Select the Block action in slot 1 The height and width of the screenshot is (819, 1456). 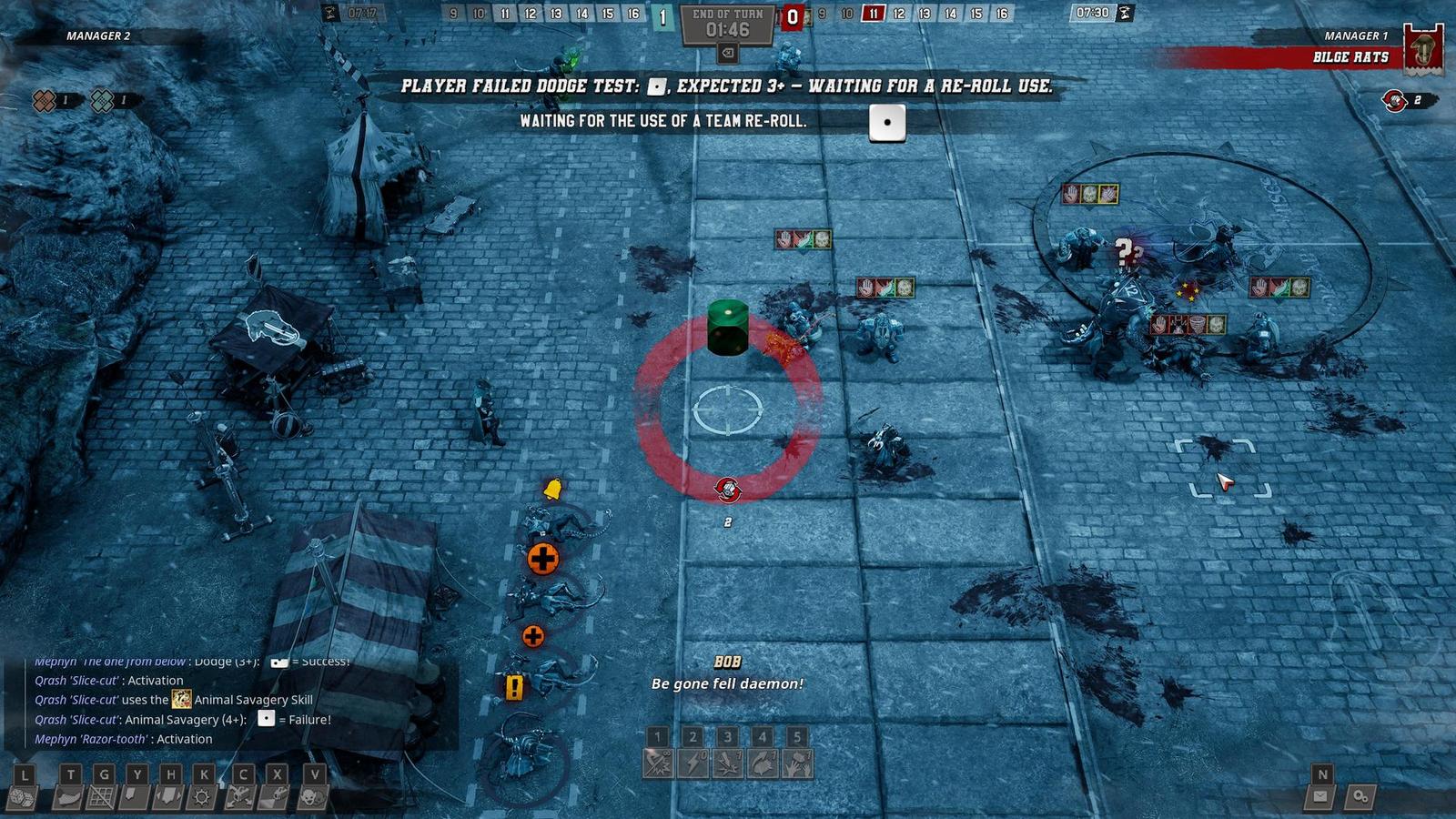658,764
